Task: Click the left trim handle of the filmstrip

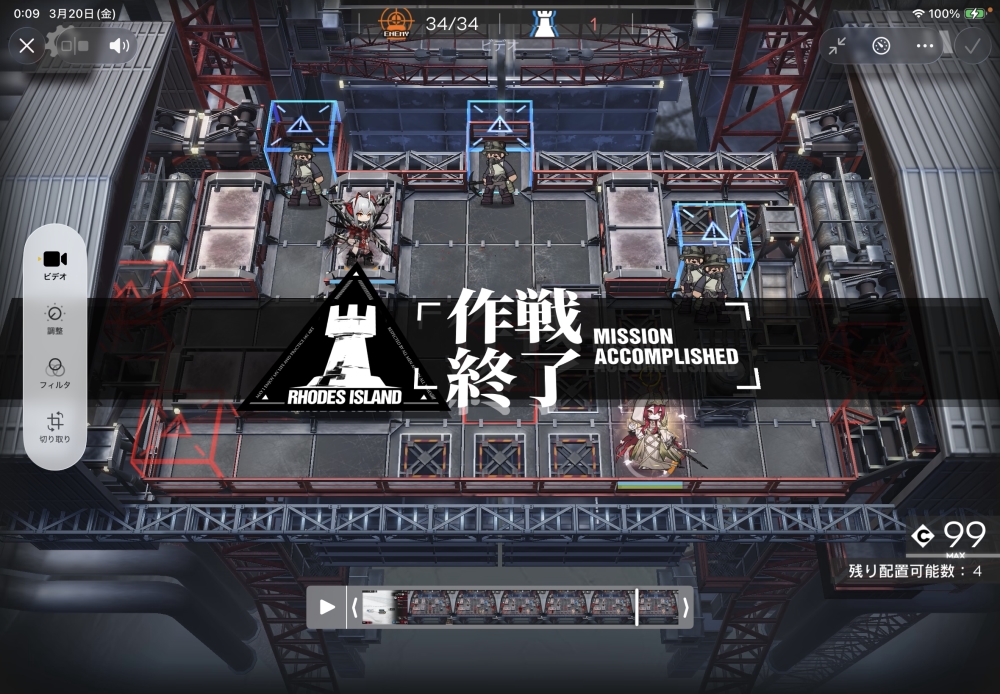Action: (354, 607)
